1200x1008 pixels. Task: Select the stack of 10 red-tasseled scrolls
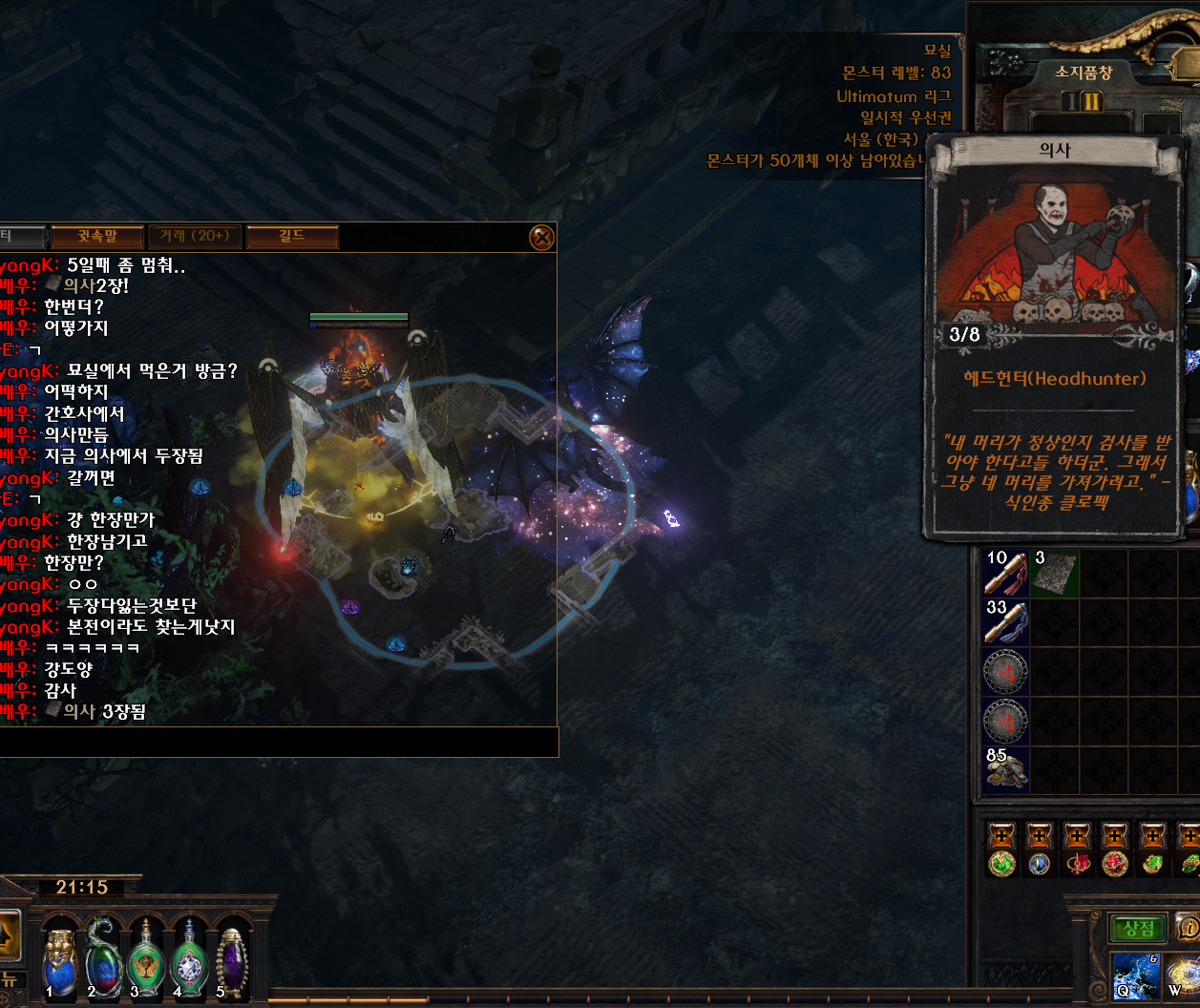click(x=1005, y=573)
